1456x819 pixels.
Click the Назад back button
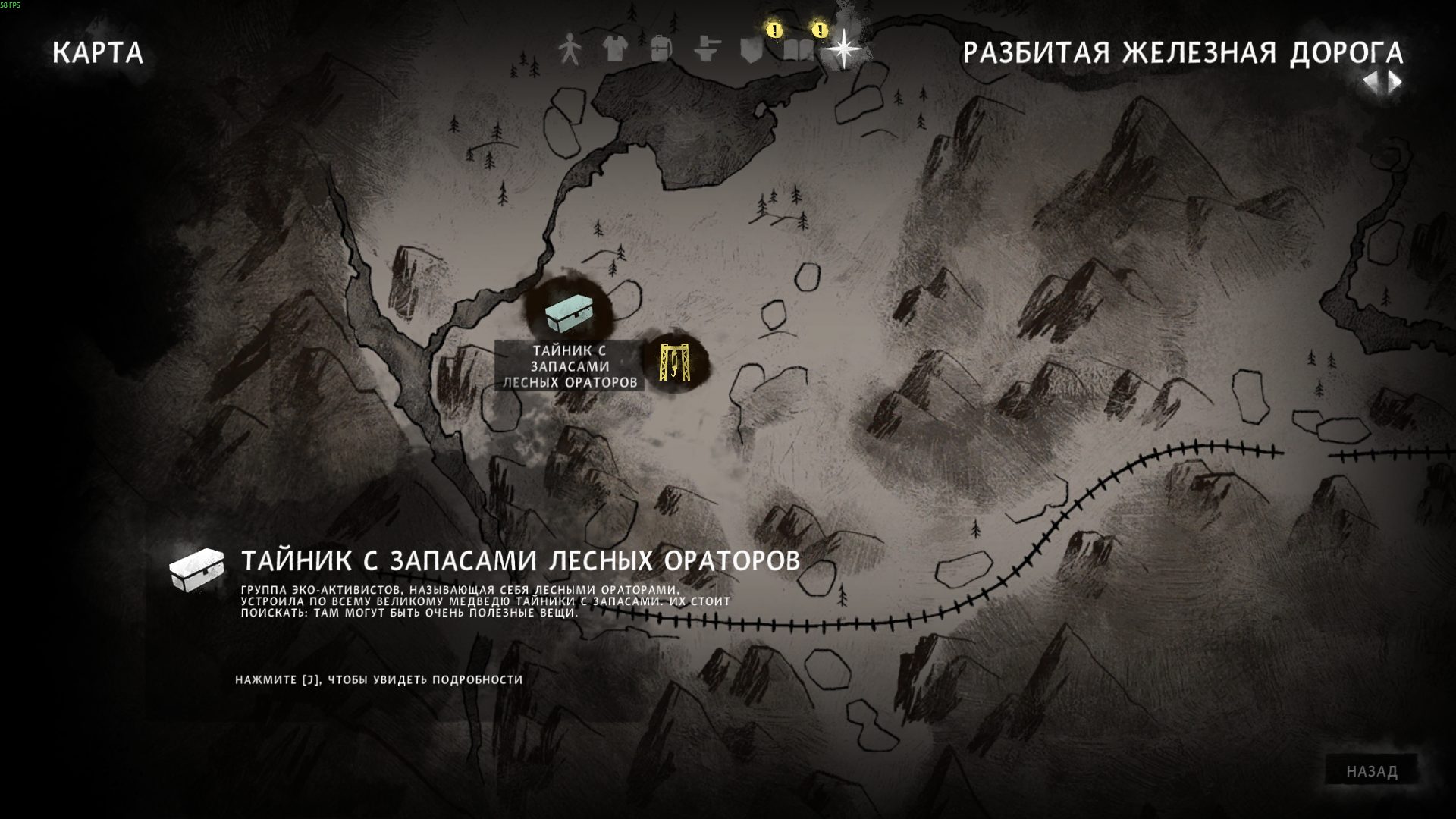1371,771
